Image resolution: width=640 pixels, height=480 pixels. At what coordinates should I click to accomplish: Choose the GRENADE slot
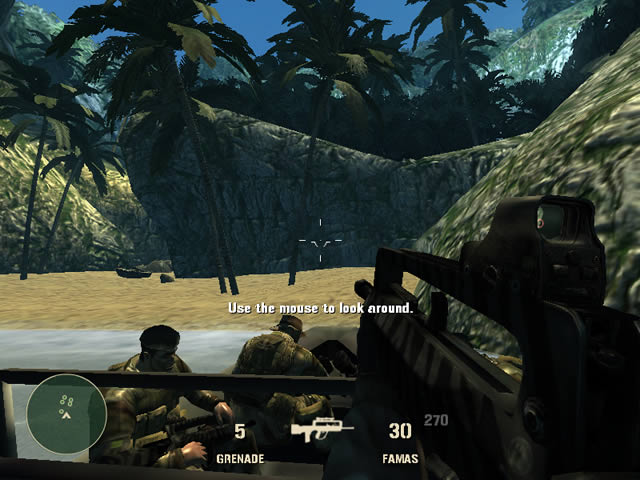point(240,443)
